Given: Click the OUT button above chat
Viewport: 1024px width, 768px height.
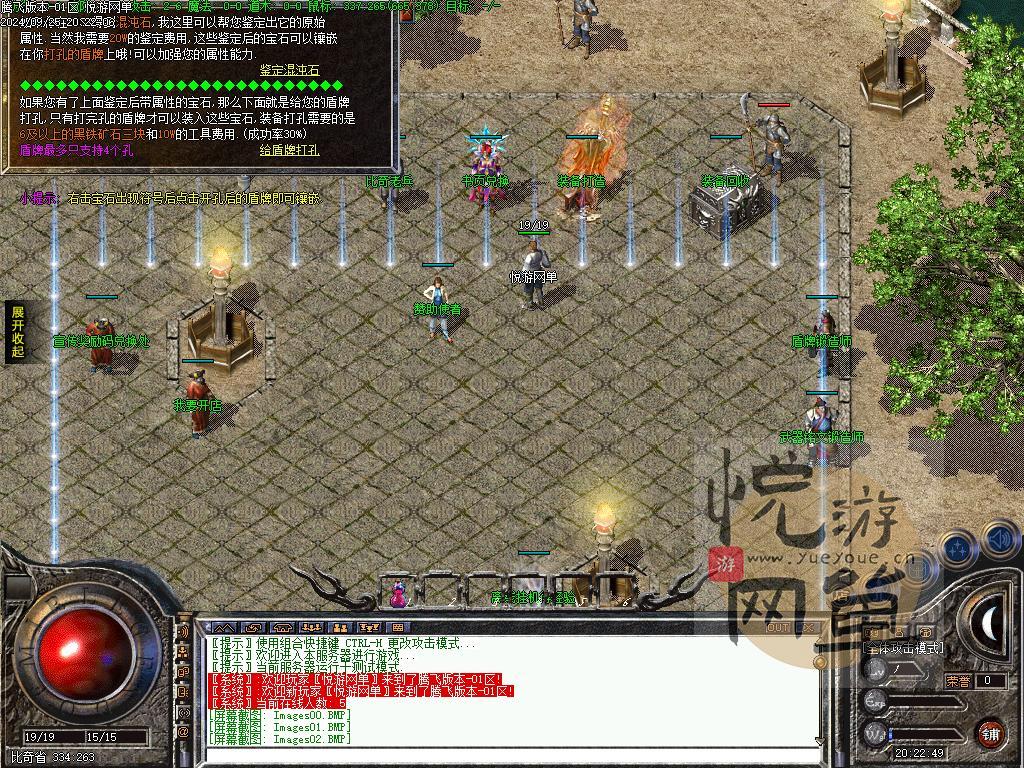Looking at the screenshot, I should pos(777,628).
